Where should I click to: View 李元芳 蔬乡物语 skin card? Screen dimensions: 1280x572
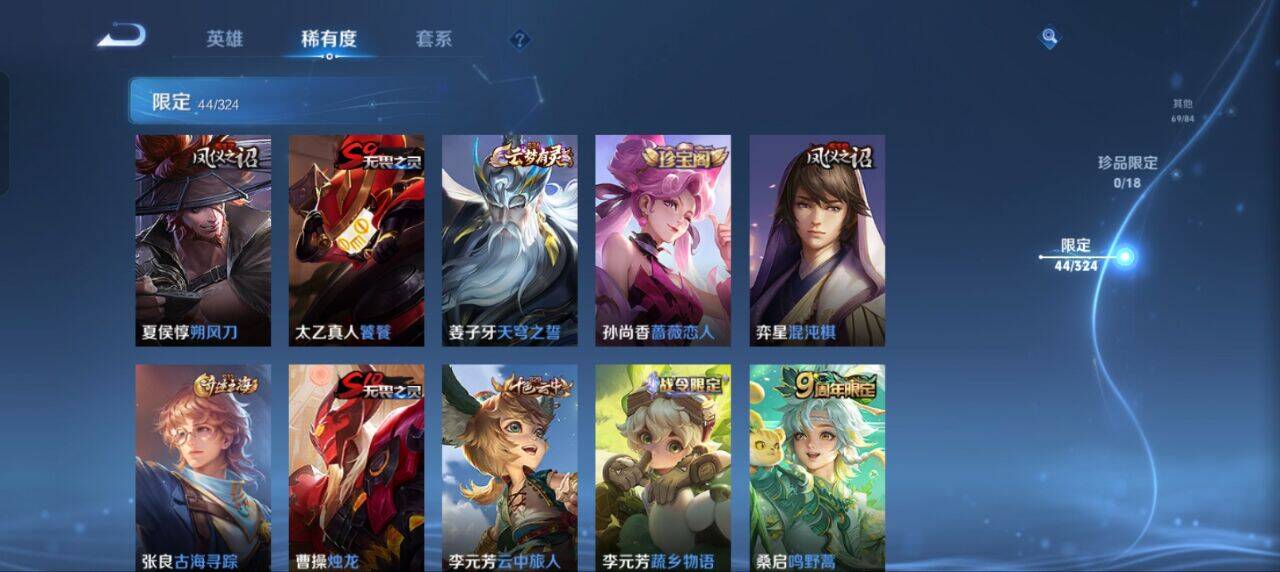[663, 467]
